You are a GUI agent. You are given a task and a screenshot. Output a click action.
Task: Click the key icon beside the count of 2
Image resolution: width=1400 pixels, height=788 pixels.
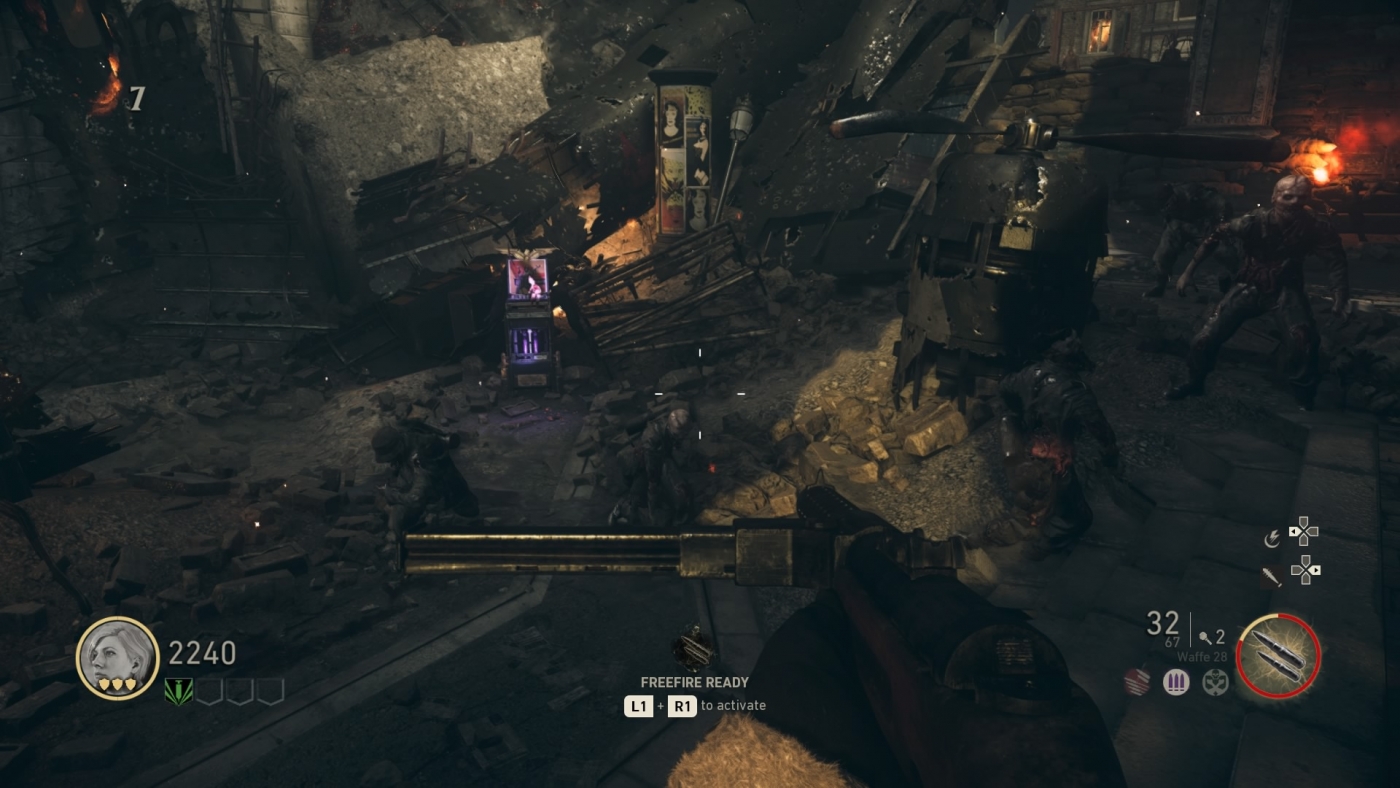coord(1207,638)
